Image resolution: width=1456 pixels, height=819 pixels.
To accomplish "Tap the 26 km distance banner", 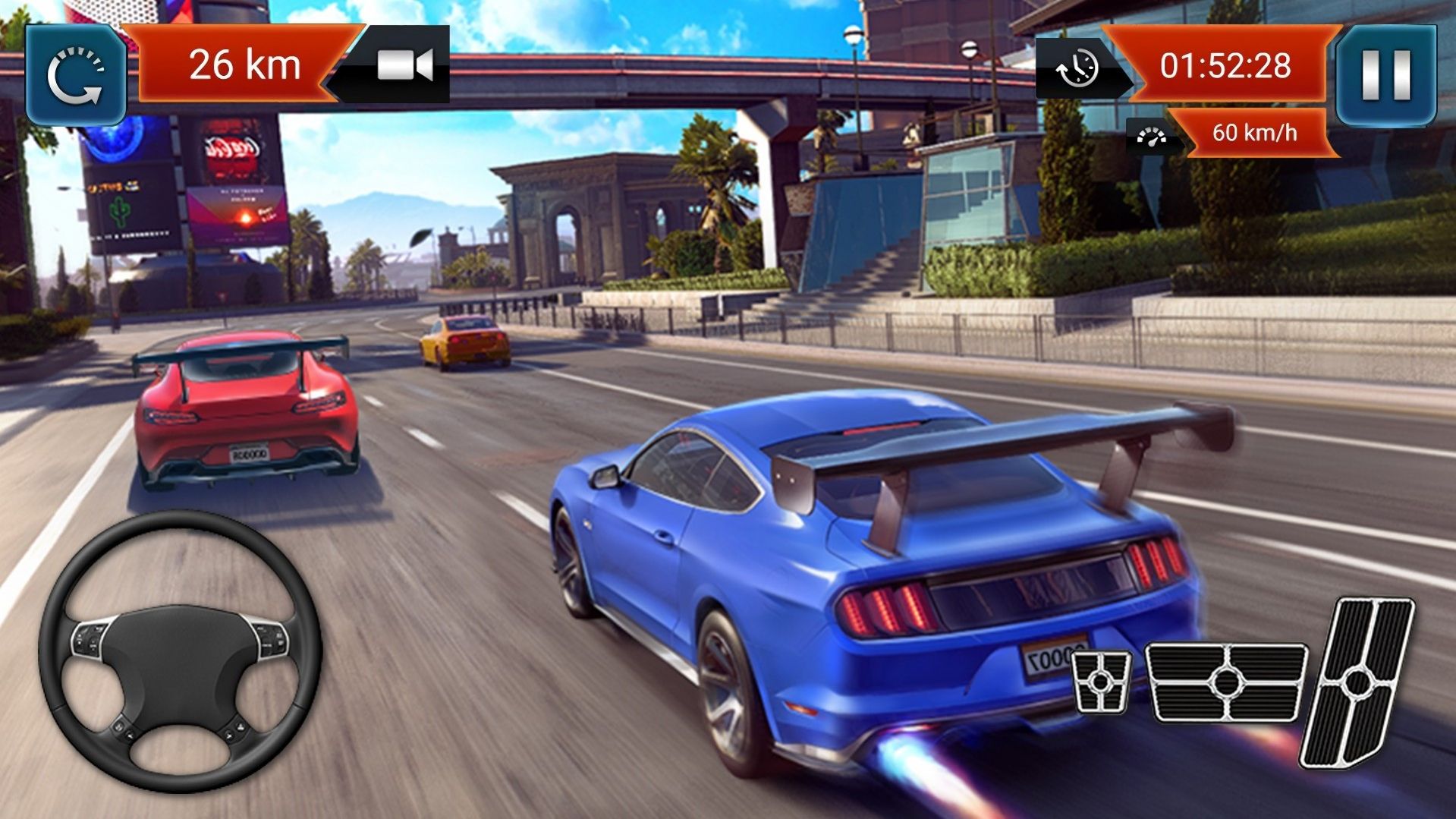I will tap(243, 65).
